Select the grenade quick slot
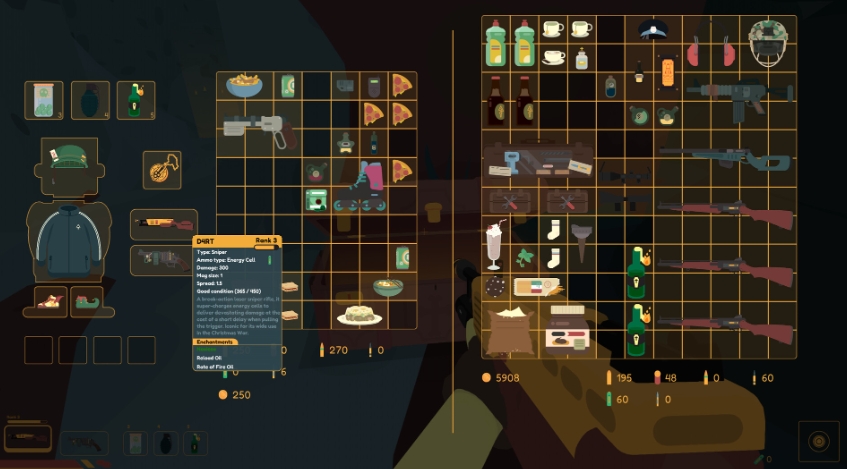Image resolution: width=847 pixels, height=469 pixels. [90, 100]
